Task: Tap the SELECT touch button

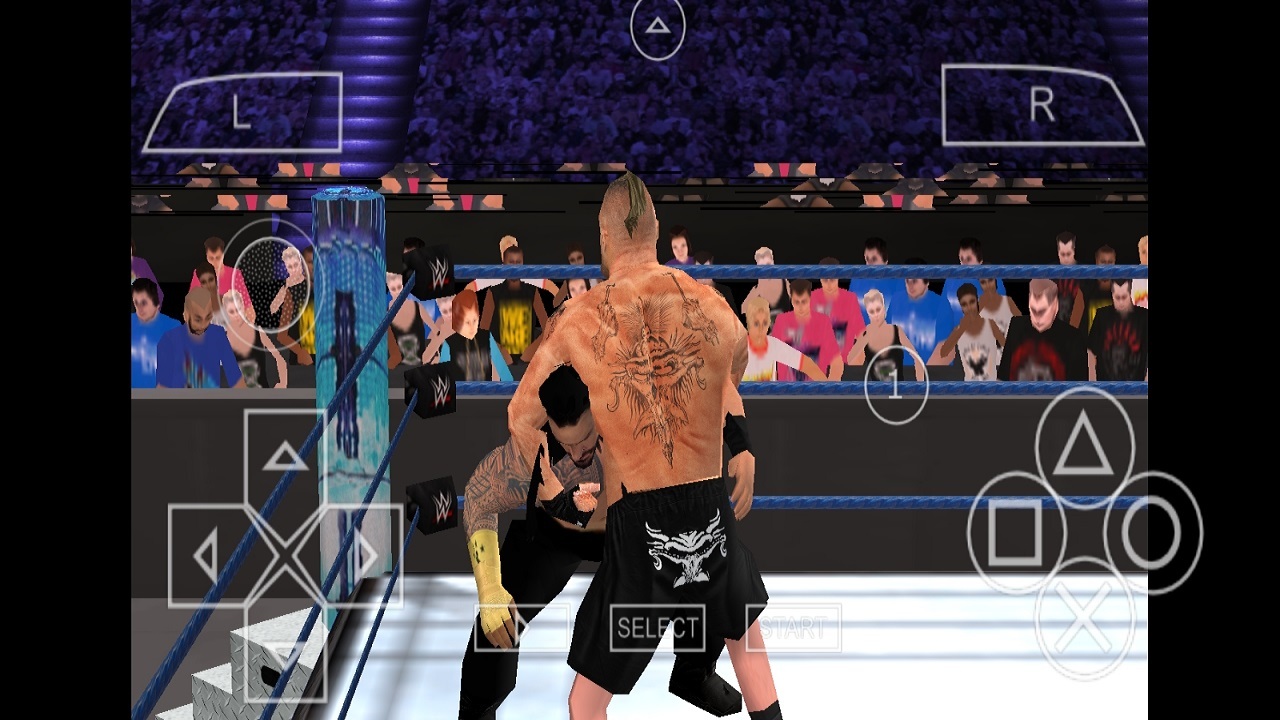Action: coord(657,628)
